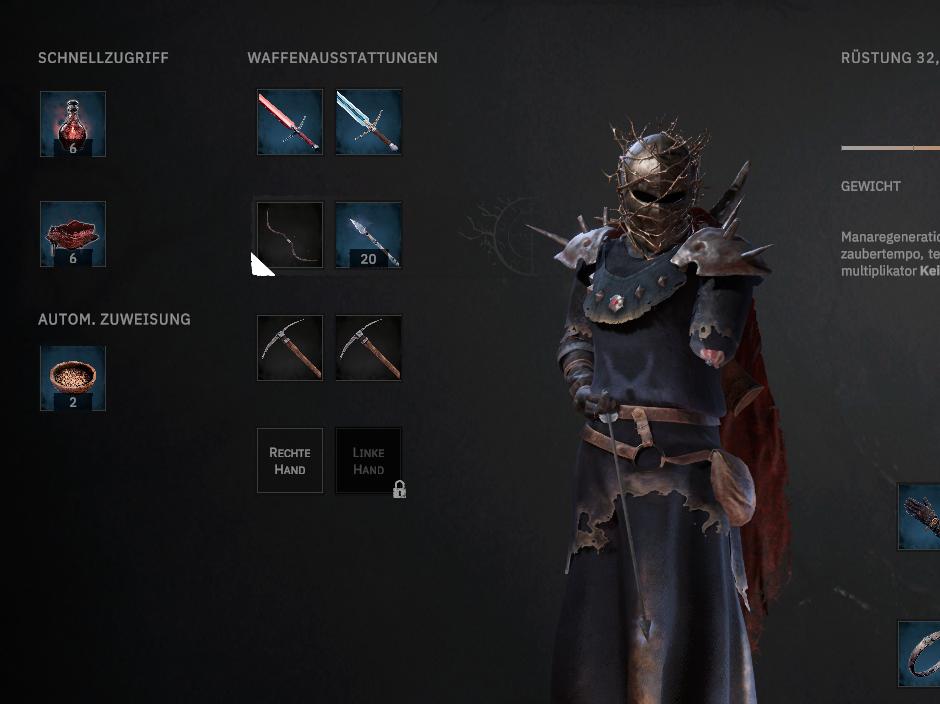Click the Rechte Hand slot

click(290, 460)
